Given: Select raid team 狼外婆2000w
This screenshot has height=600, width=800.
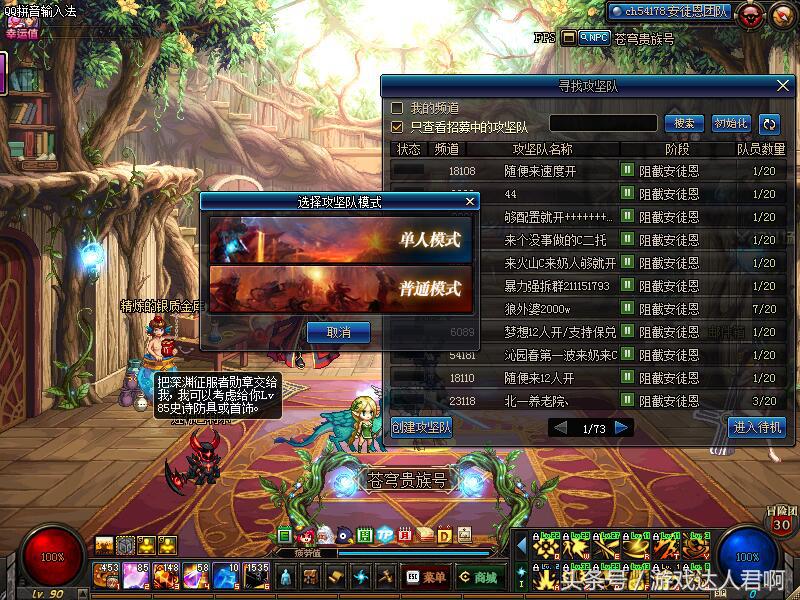Looking at the screenshot, I should [540, 309].
